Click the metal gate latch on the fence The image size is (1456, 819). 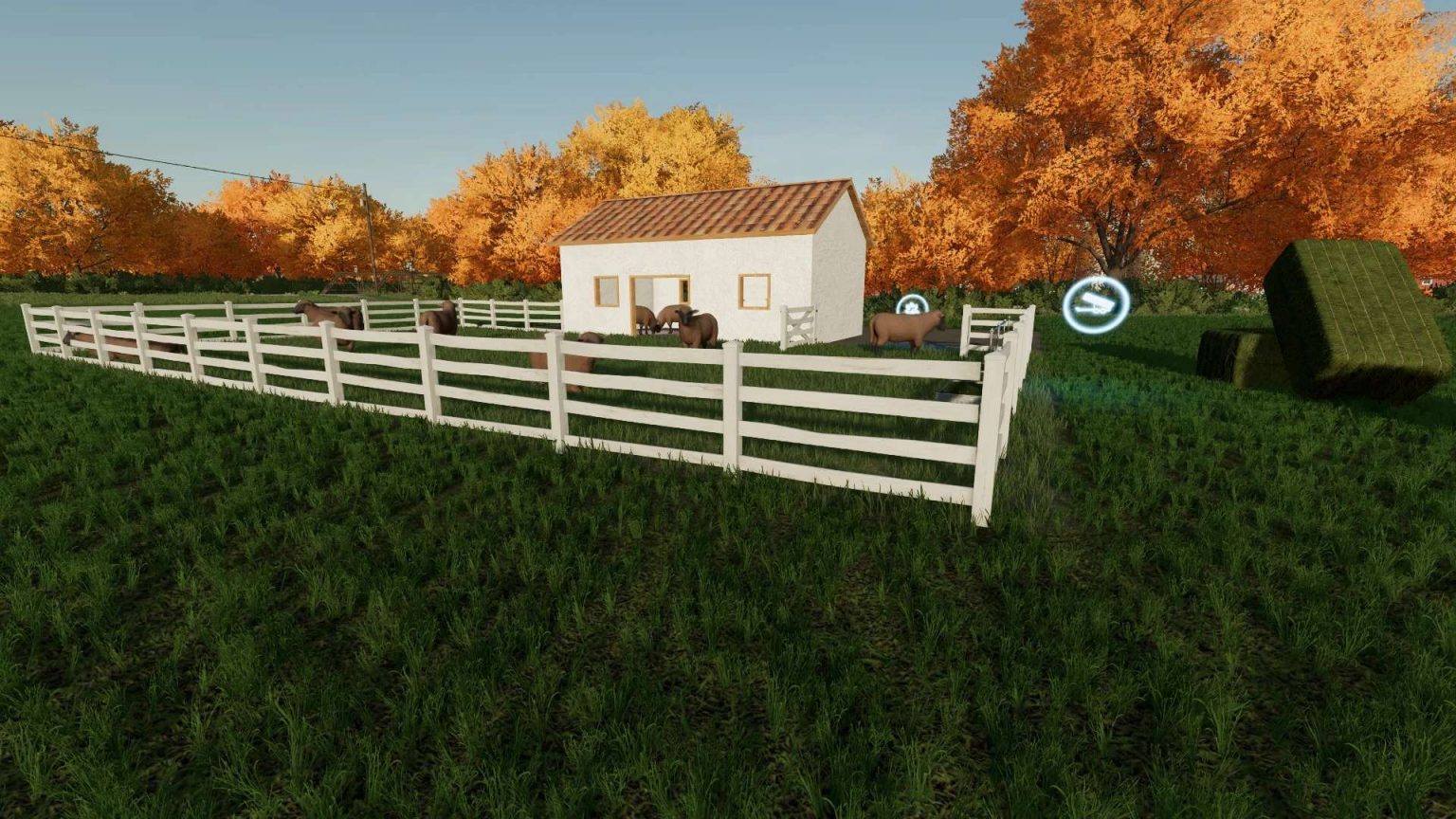click(1002, 326)
